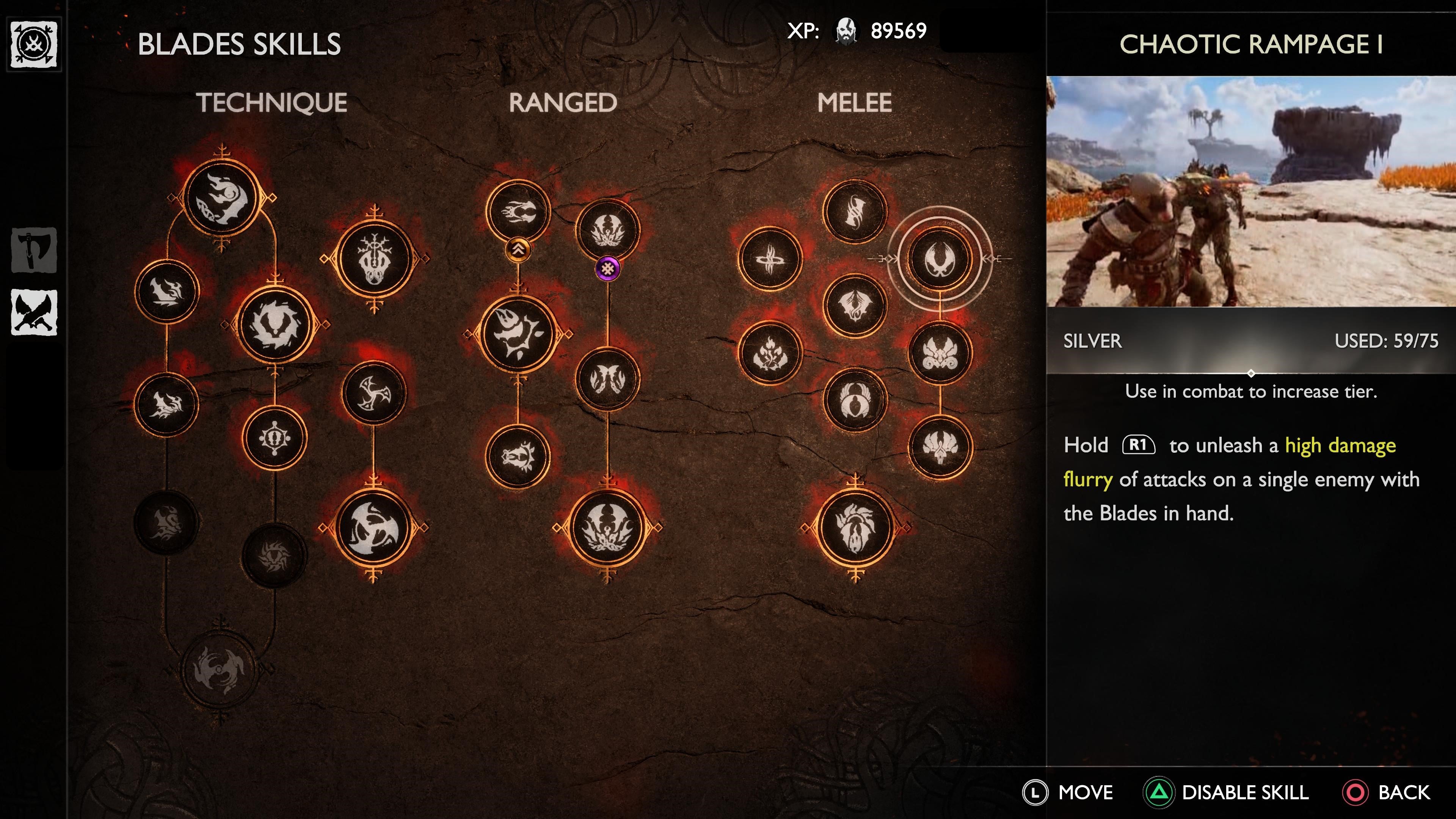This screenshot has height=819, width=1456.
Task: Select the large bottom Melee plume skill
Action: click(x=855, y=528)
